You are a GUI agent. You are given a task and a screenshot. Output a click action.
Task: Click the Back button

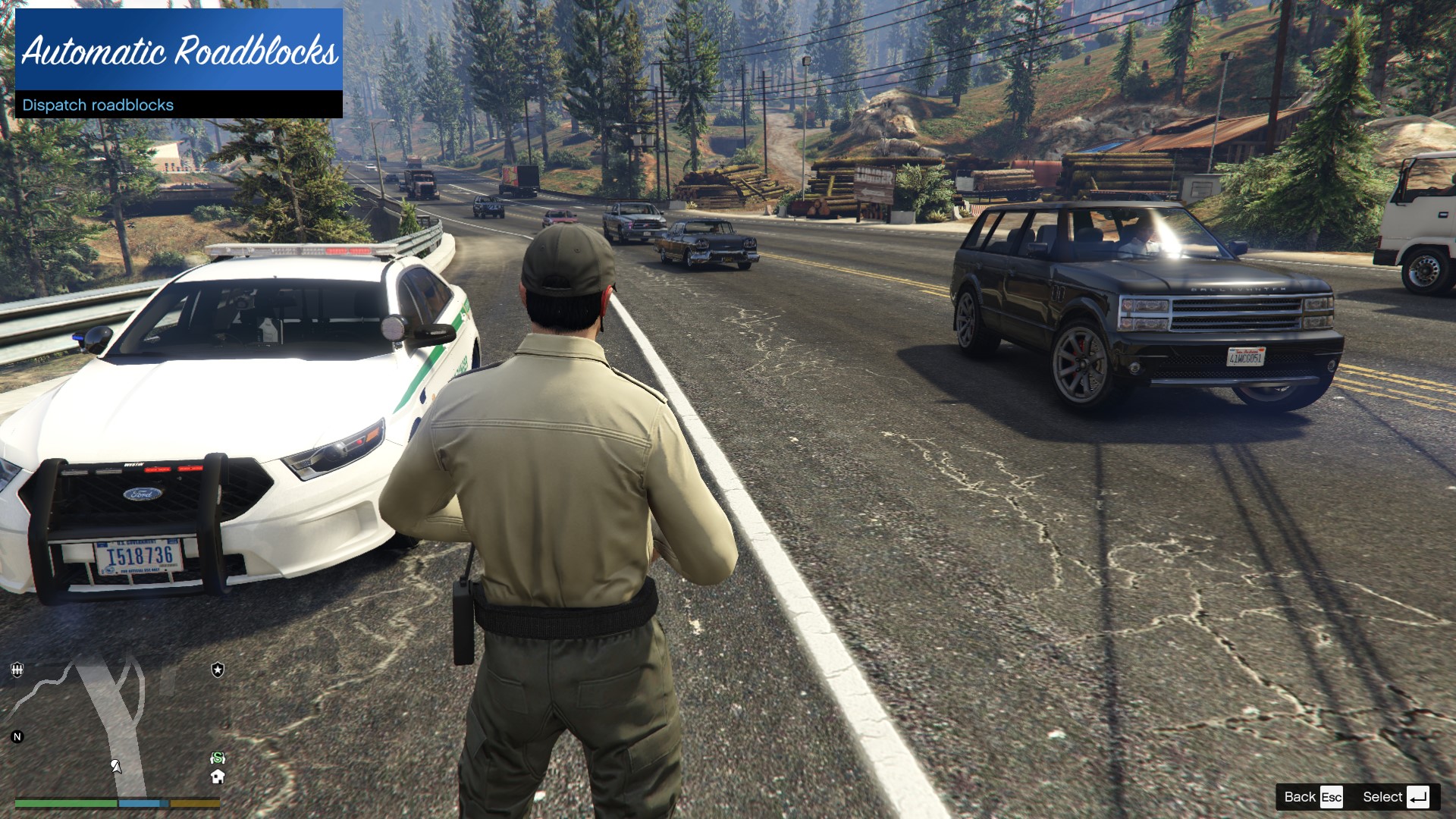pyautogui.click(x=1313, y=797)
